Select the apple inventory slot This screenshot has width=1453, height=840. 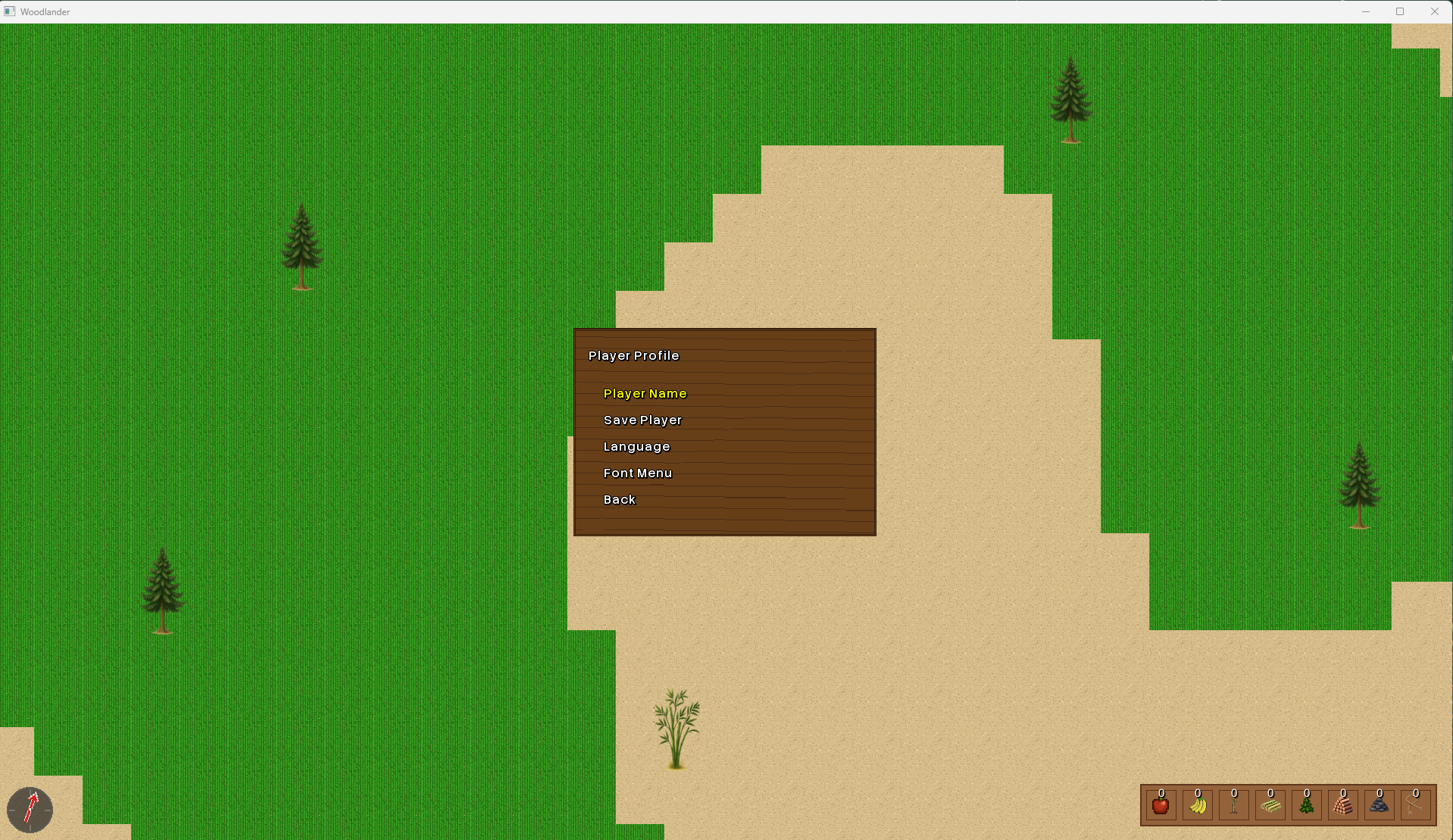pyautogui.click(x=1161, y=807)
